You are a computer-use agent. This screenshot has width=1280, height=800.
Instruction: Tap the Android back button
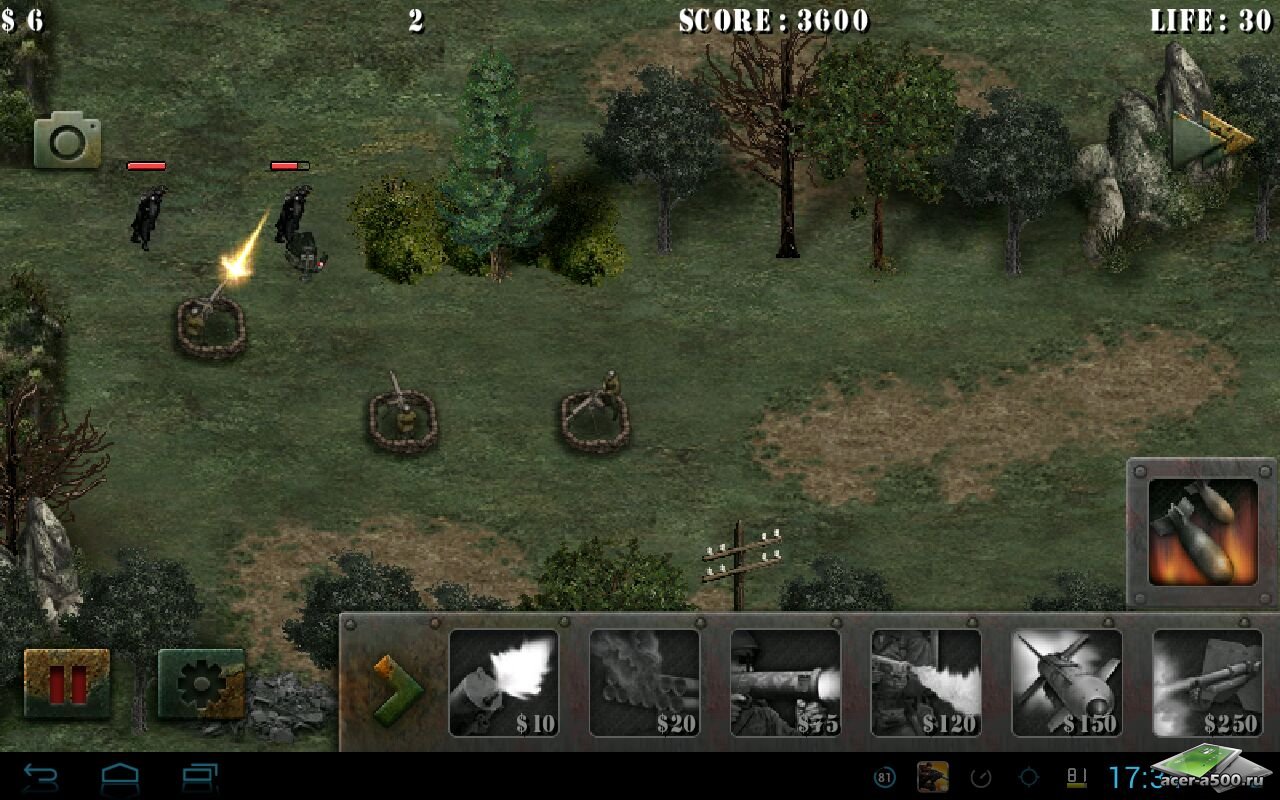41,777
